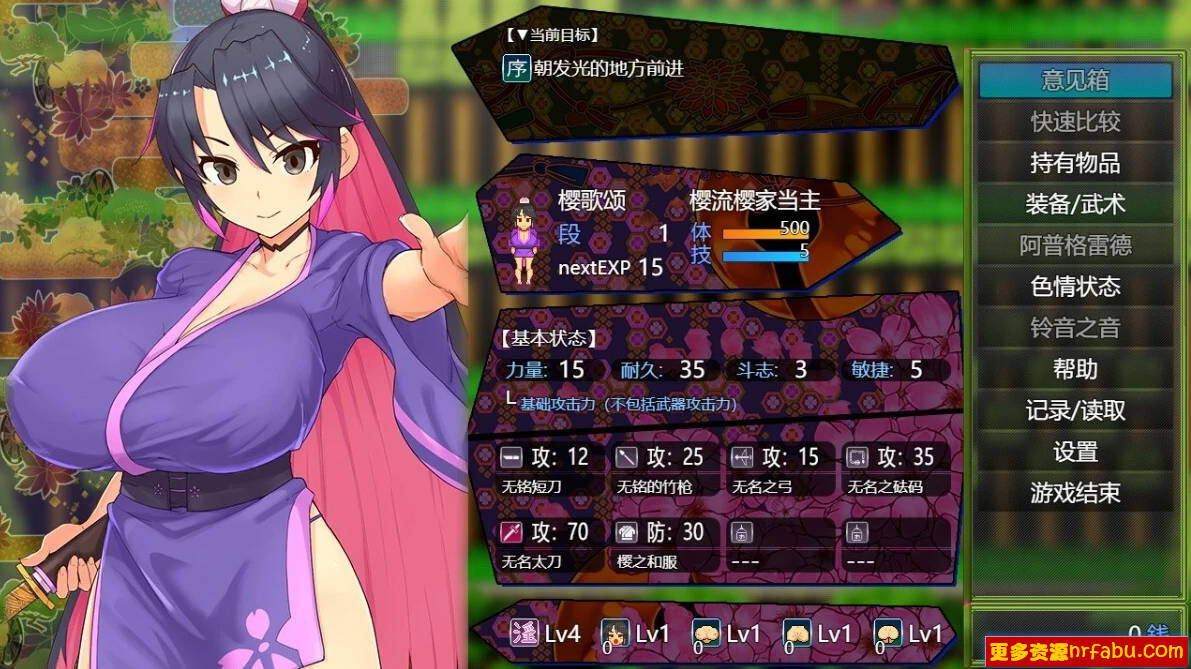Select the 无名之弓 bow slot
Screen dimensions: 1191x669
776,470
